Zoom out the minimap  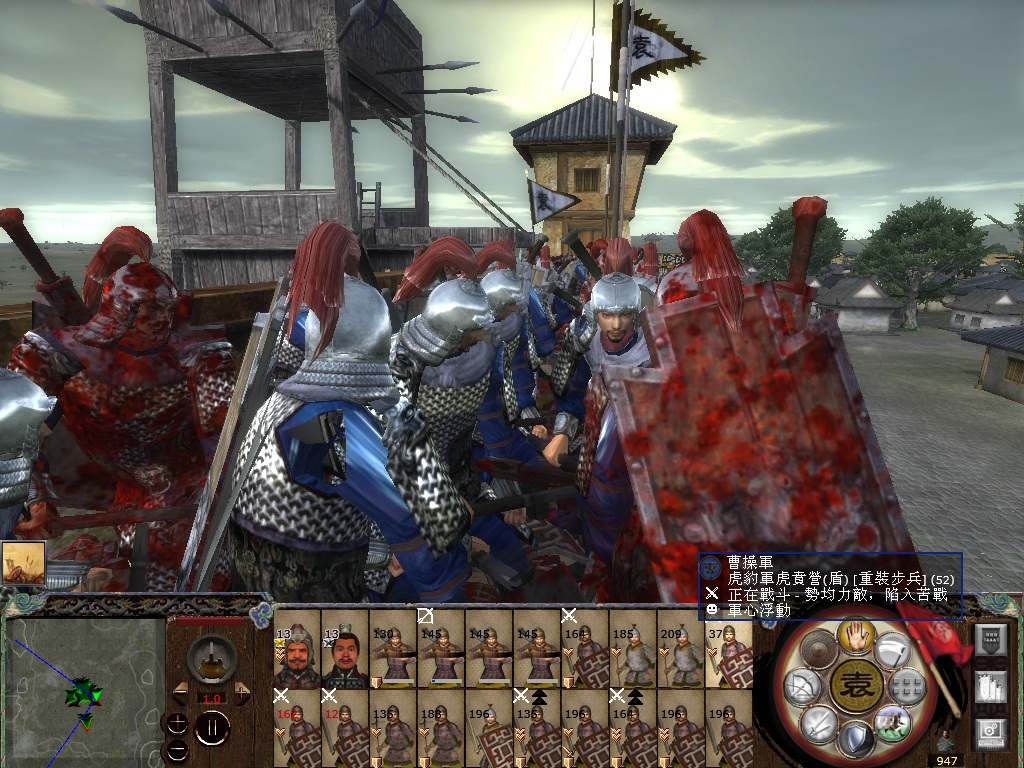coord(177,749)
